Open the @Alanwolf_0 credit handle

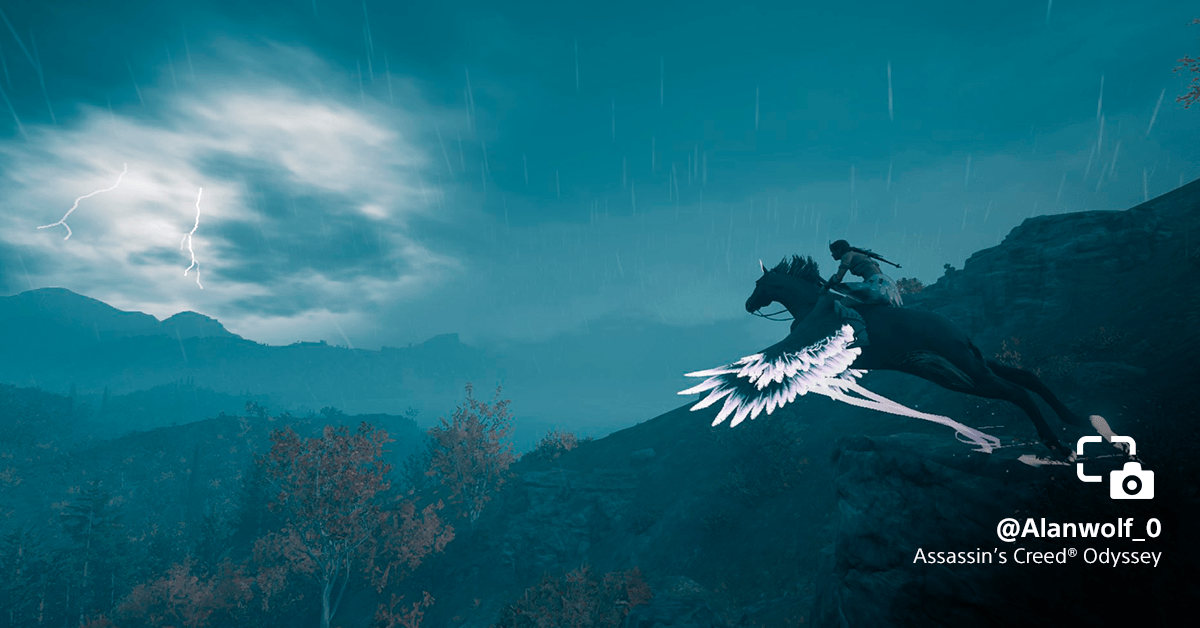(x=1078, y=528)
